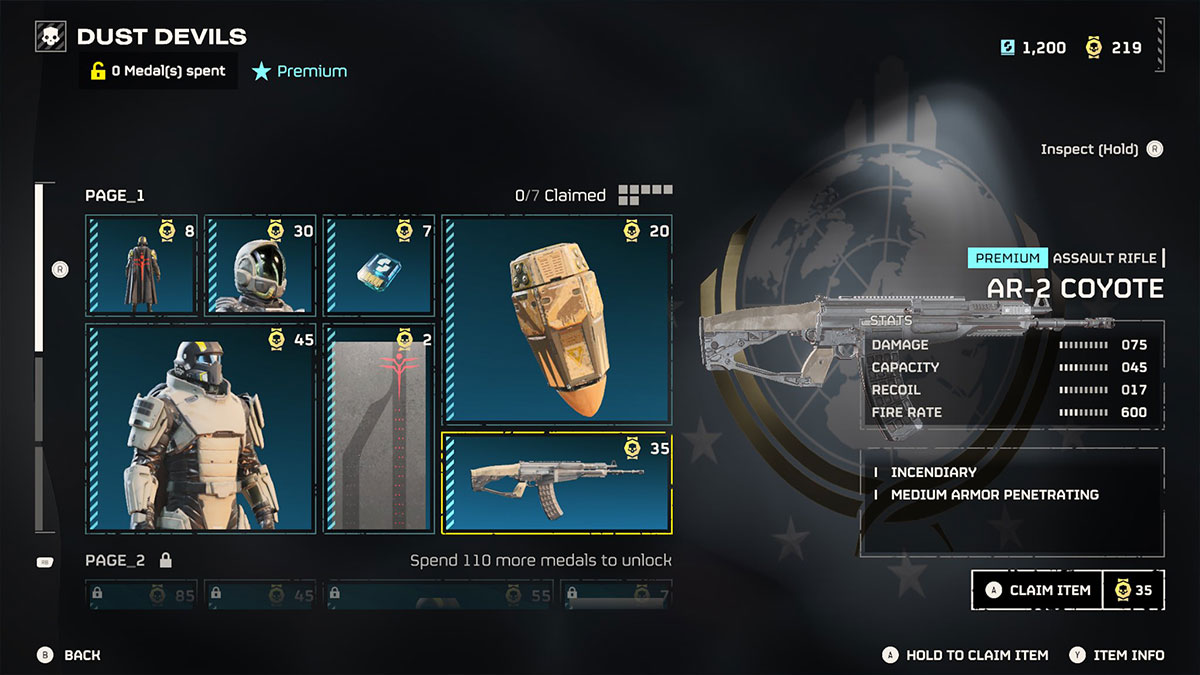Screen dimensions: 1200x675
Task: Select the locked 55-medal Page 2 tile
Action: click(x=439, y=595)
